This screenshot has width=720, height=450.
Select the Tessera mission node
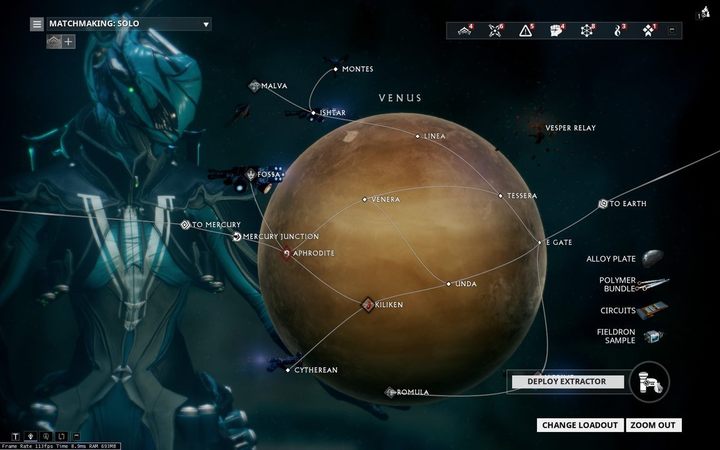[501, 196]
